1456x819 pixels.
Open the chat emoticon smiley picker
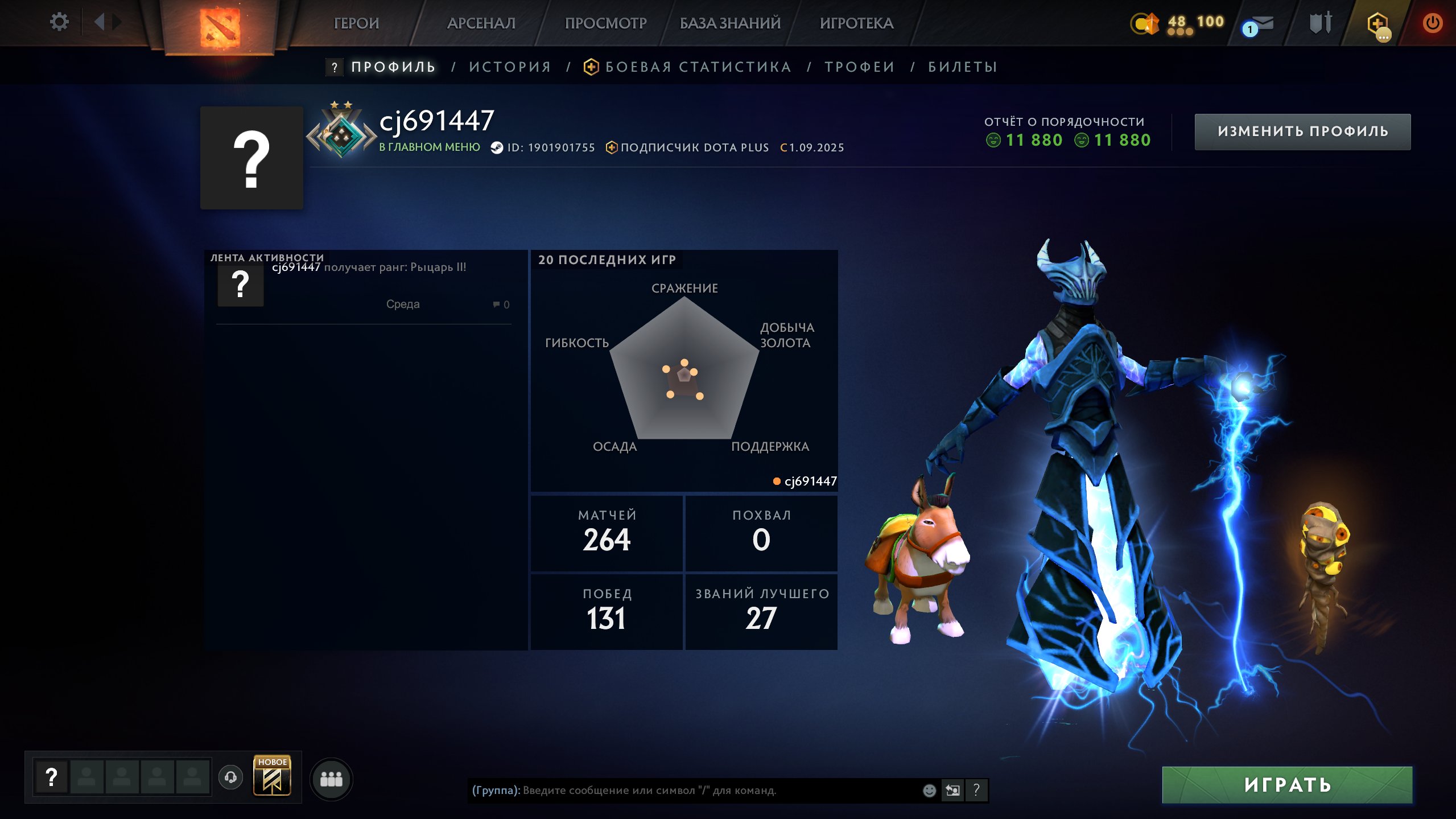pos(929,790)
